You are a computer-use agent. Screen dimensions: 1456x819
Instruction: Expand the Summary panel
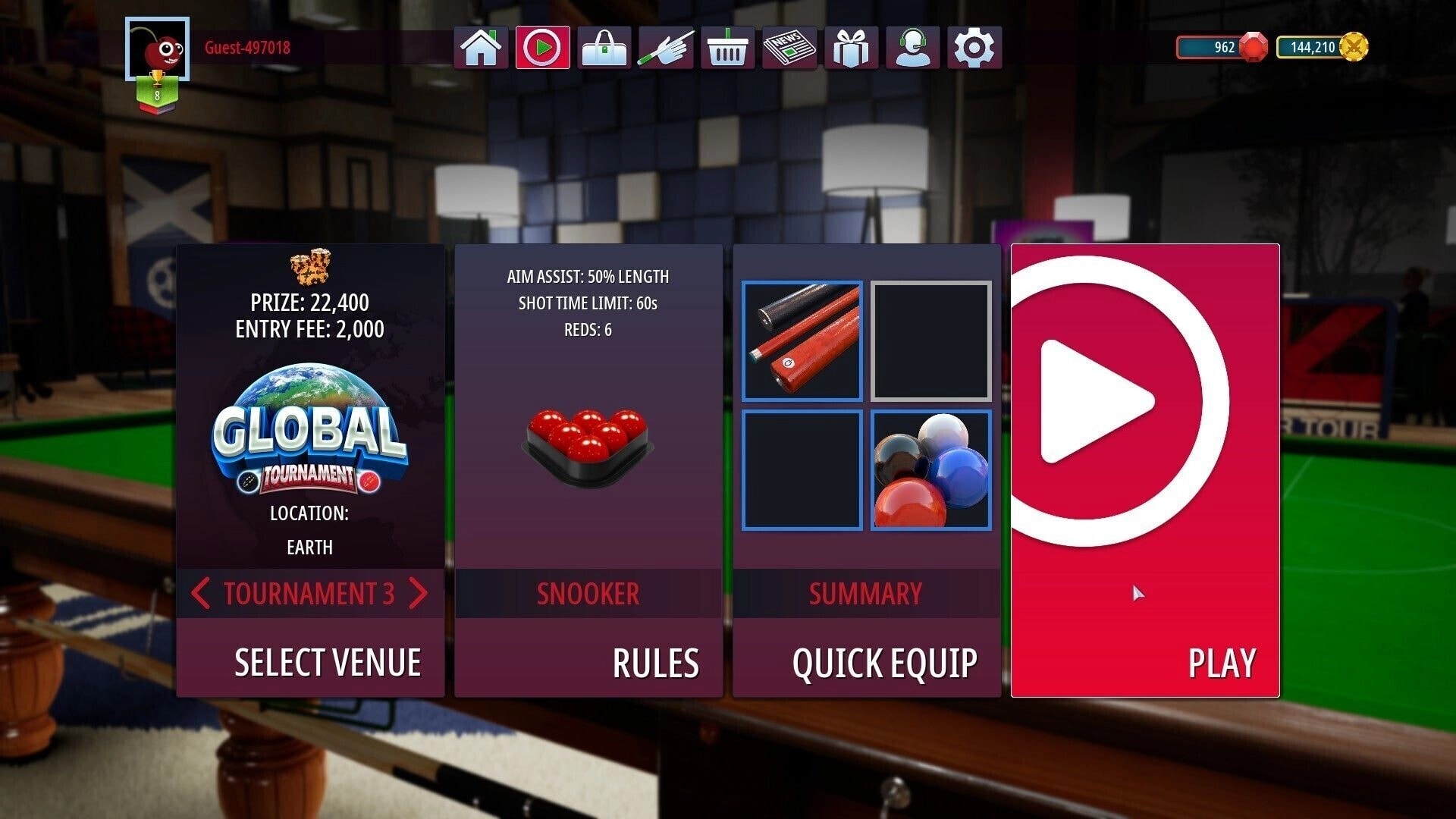(866, 595)
